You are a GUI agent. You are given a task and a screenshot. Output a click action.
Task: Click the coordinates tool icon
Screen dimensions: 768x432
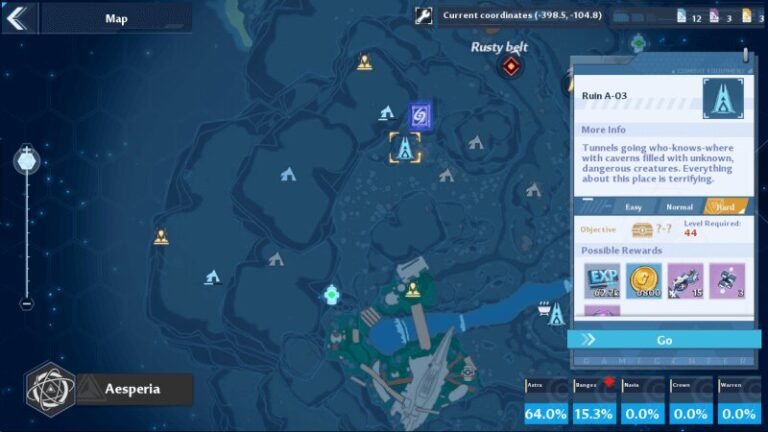424,15
